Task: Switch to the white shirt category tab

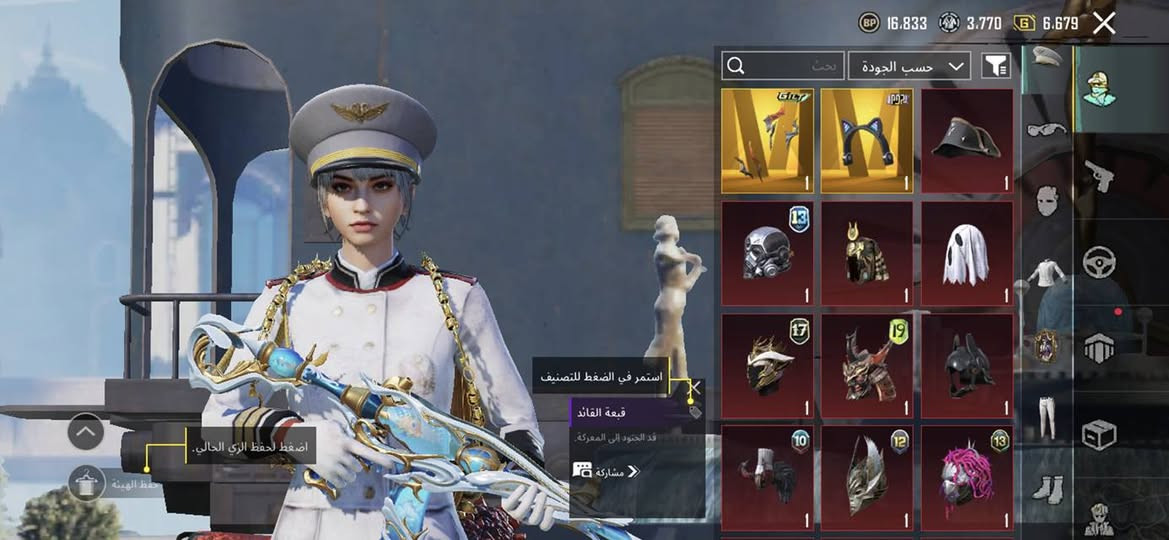Action: (1046, 271)
